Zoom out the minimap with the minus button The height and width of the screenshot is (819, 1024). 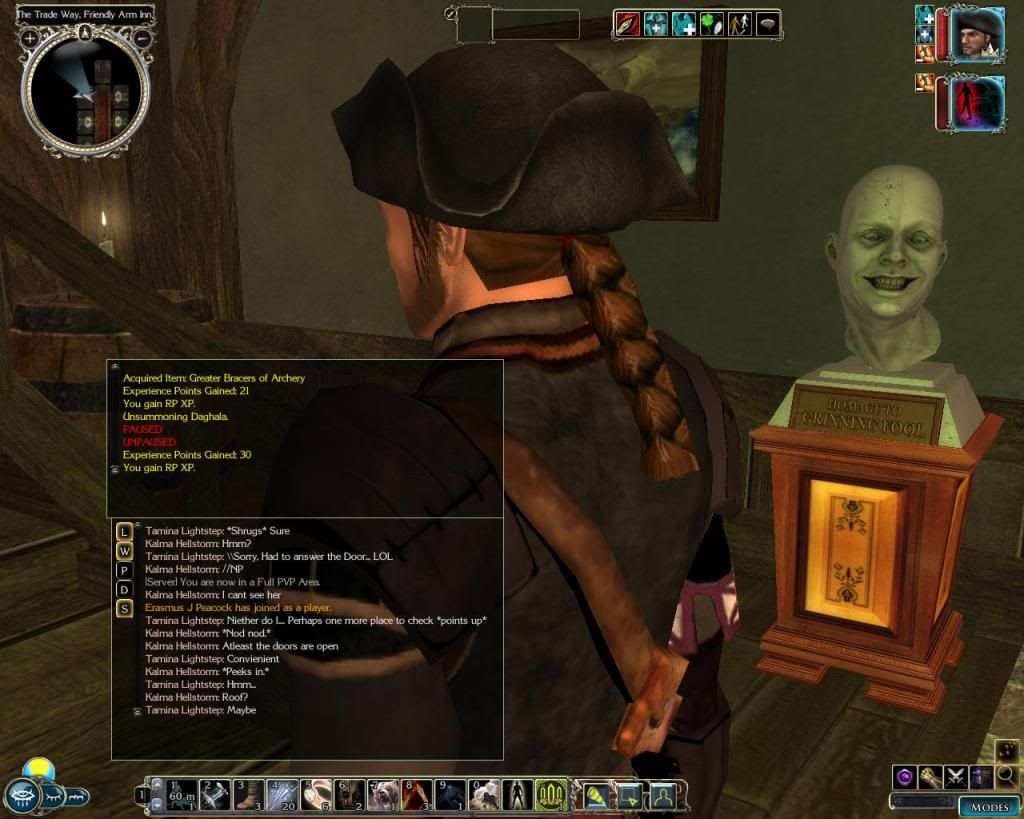tap(143, 38)
